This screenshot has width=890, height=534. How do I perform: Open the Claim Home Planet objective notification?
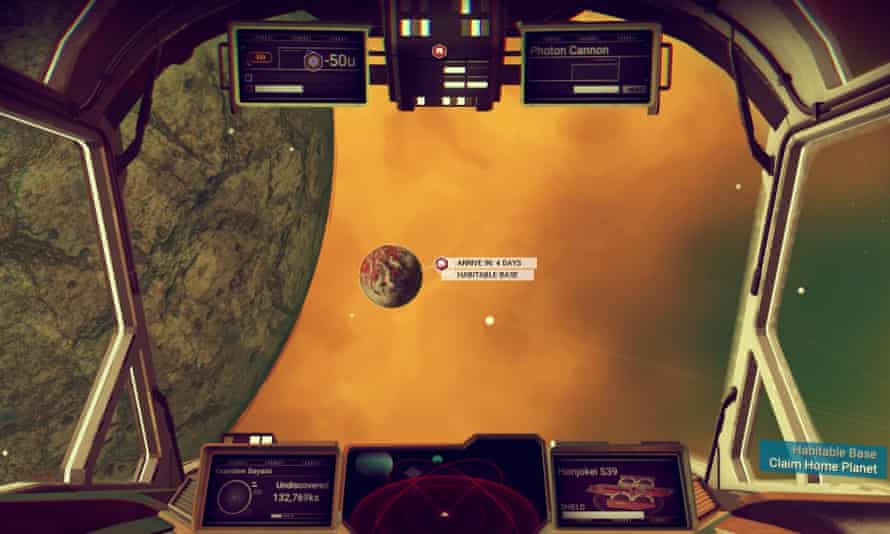point(823,459)
